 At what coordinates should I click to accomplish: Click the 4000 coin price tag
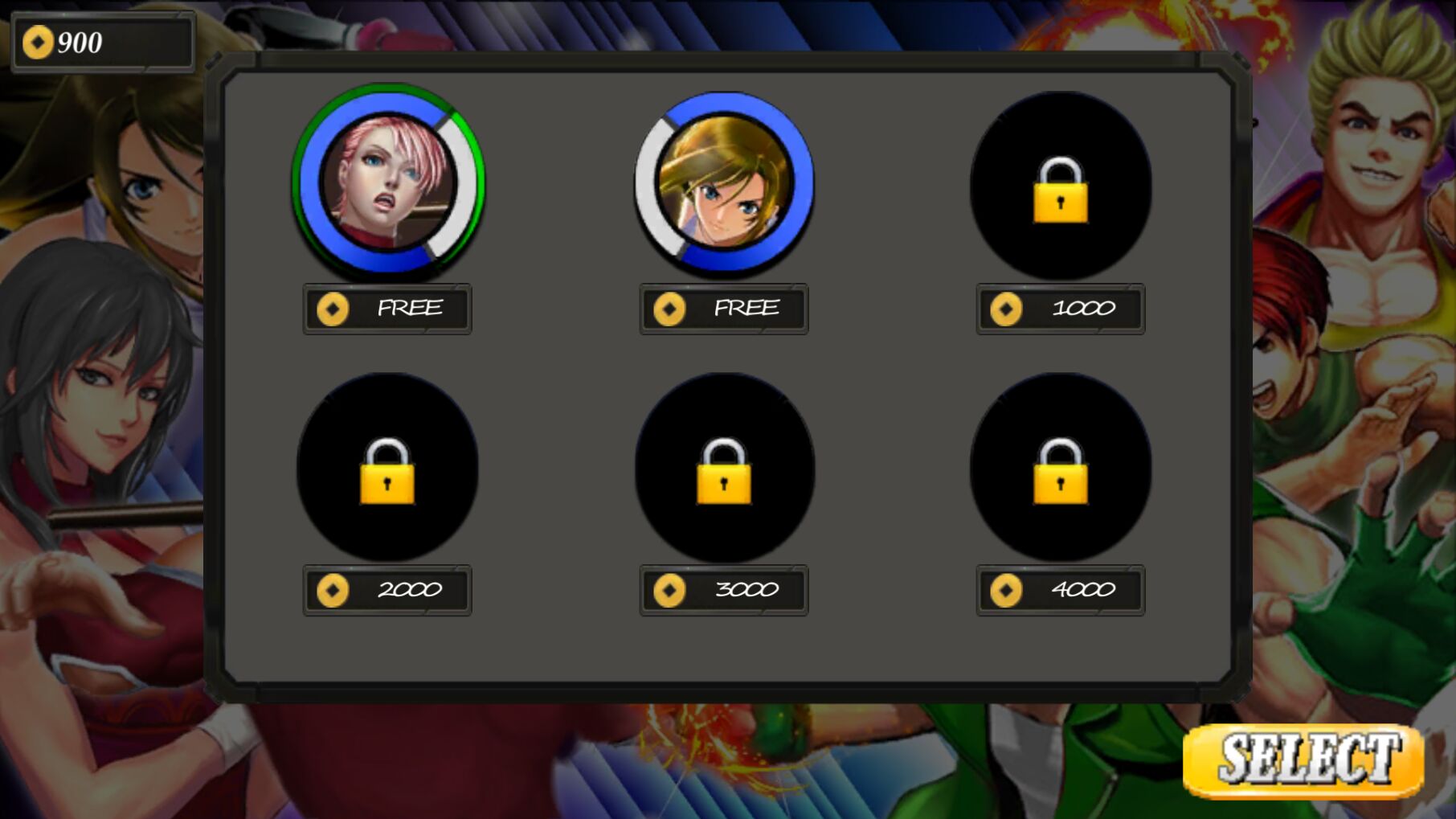(x=1060, y=590)
